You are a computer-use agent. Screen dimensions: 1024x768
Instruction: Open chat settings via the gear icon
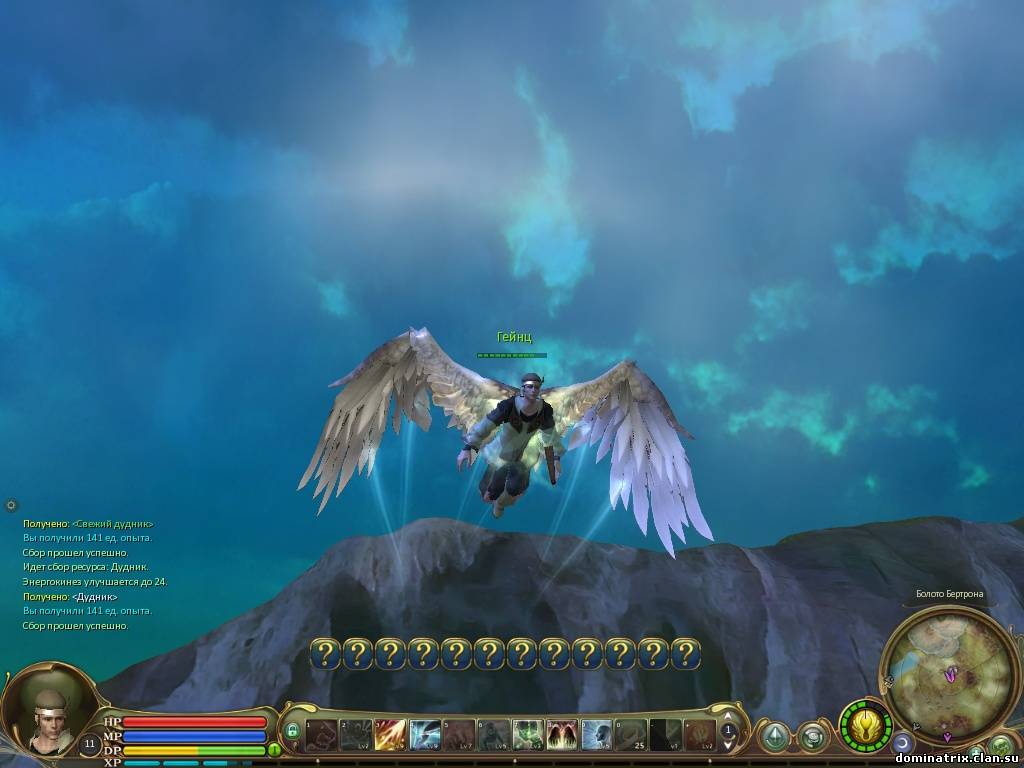coord(11,505)
